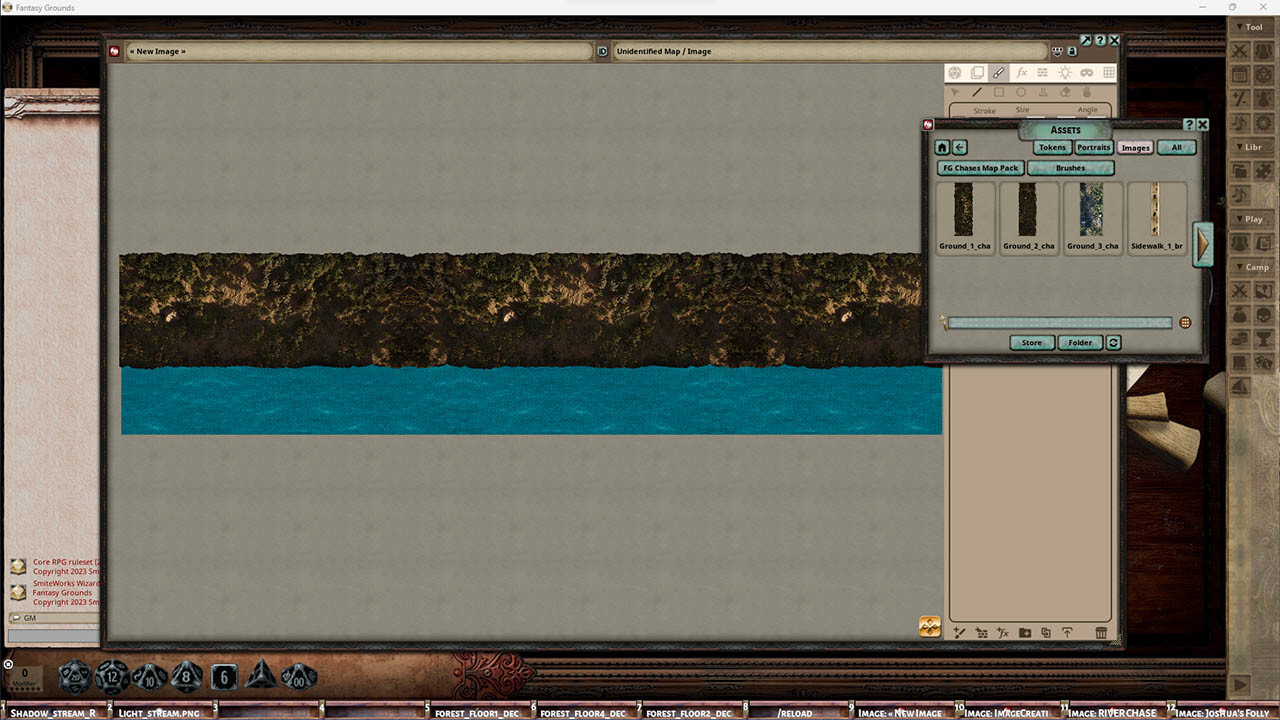Switch to the Tokens tab
The image size is (1280, 720).
click(1051, 147)
